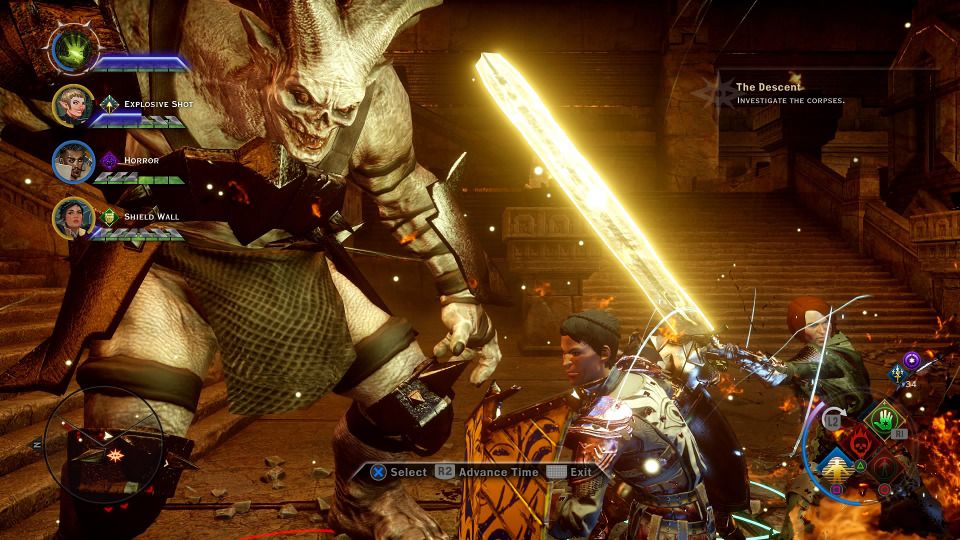Click the Explosive Shot ability icon
The height and width of the screenshot is (540, 960).
point(110,103)
